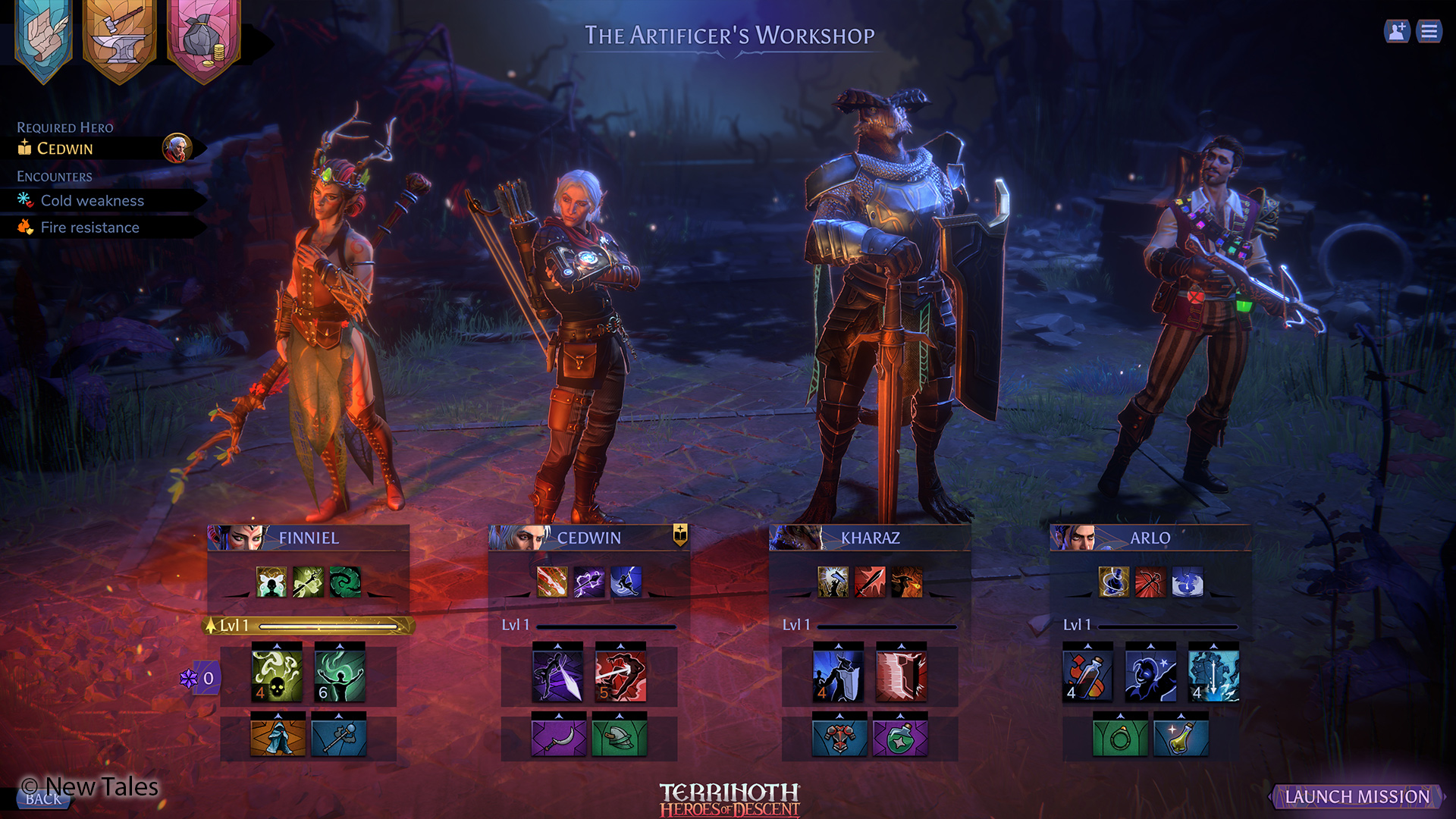Open Kharaz's purple potion equipment slot
This screenshot has height=819, width=1456.
pos(900,737)
